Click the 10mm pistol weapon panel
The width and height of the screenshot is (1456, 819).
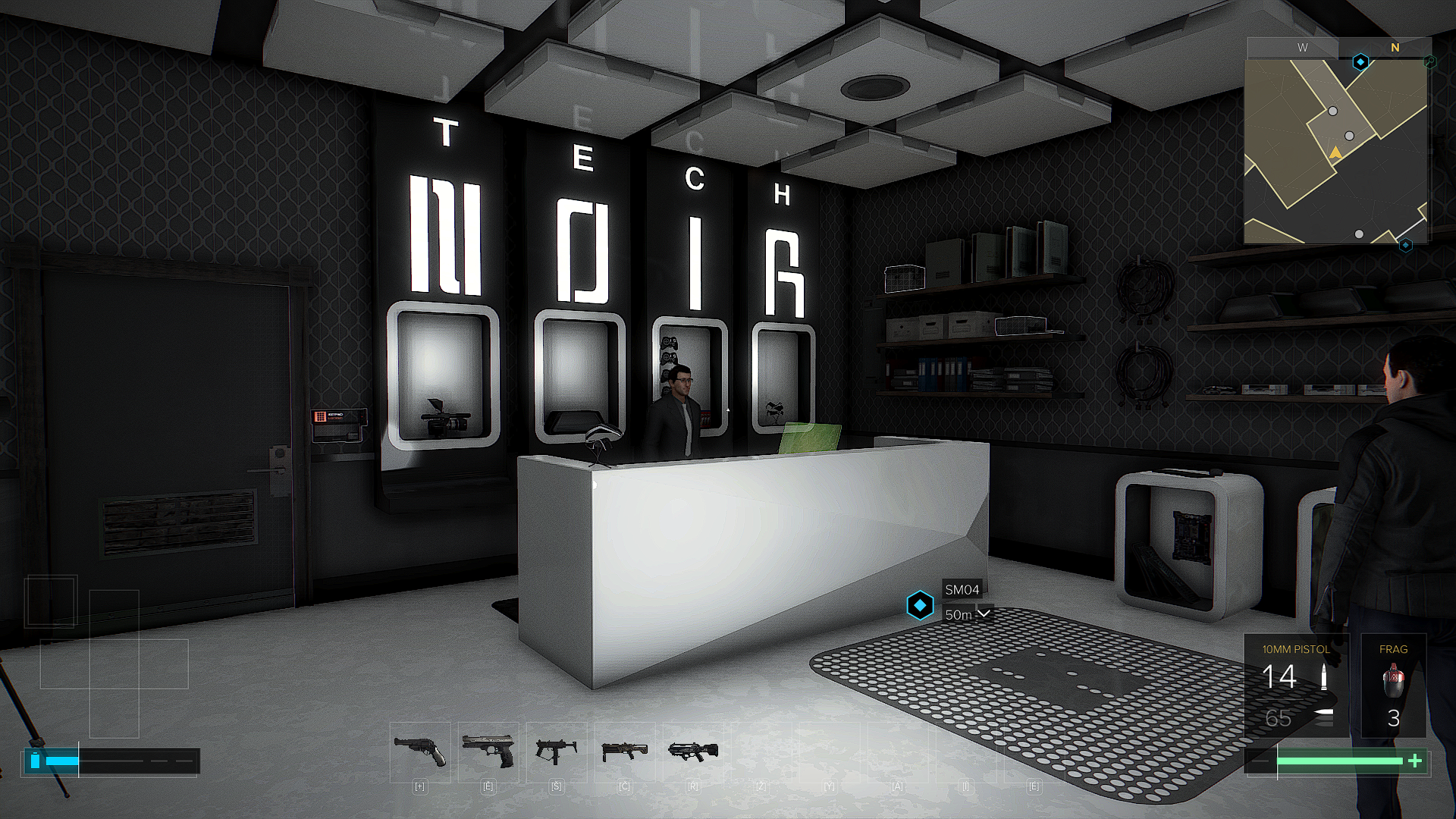point(1296,686)
